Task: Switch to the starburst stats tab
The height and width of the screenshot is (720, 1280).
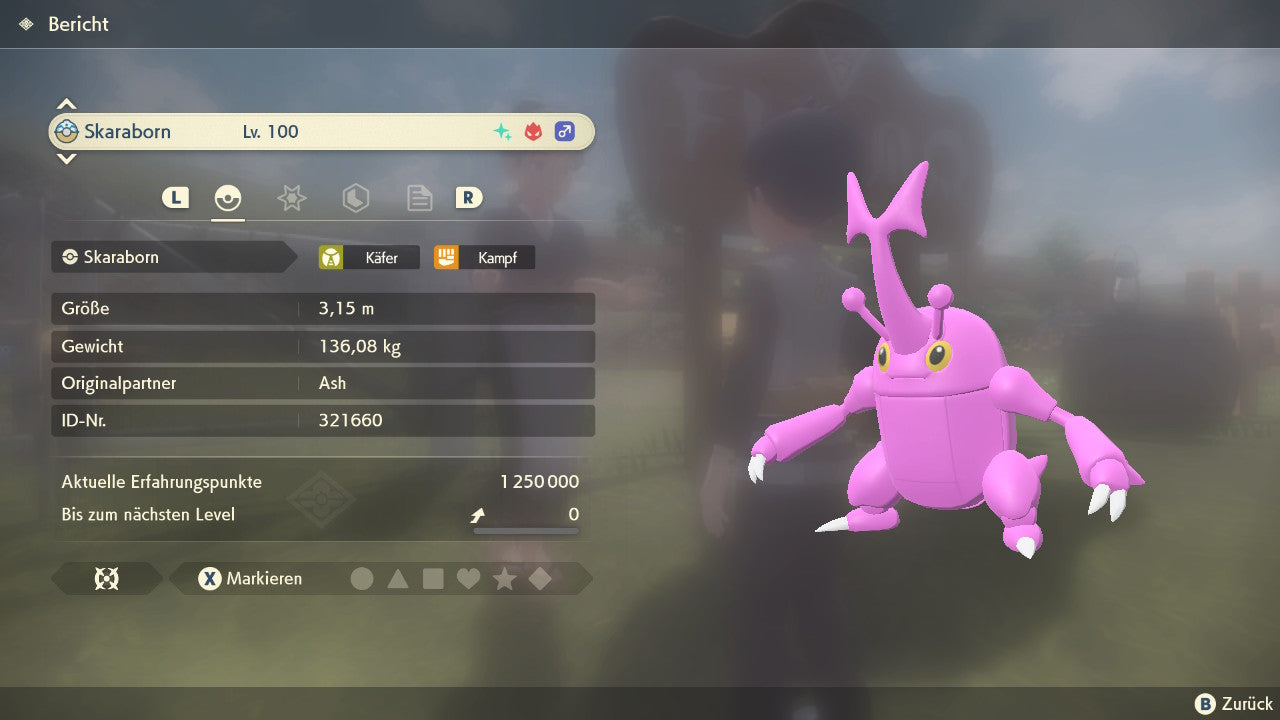Action: coord(291,198)
